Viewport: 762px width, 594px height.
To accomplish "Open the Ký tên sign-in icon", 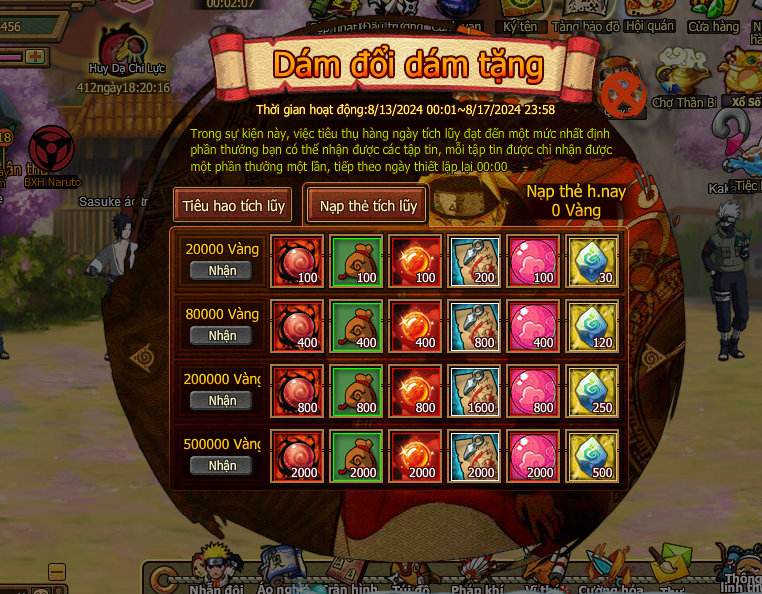I will click(x=520, y=16).
